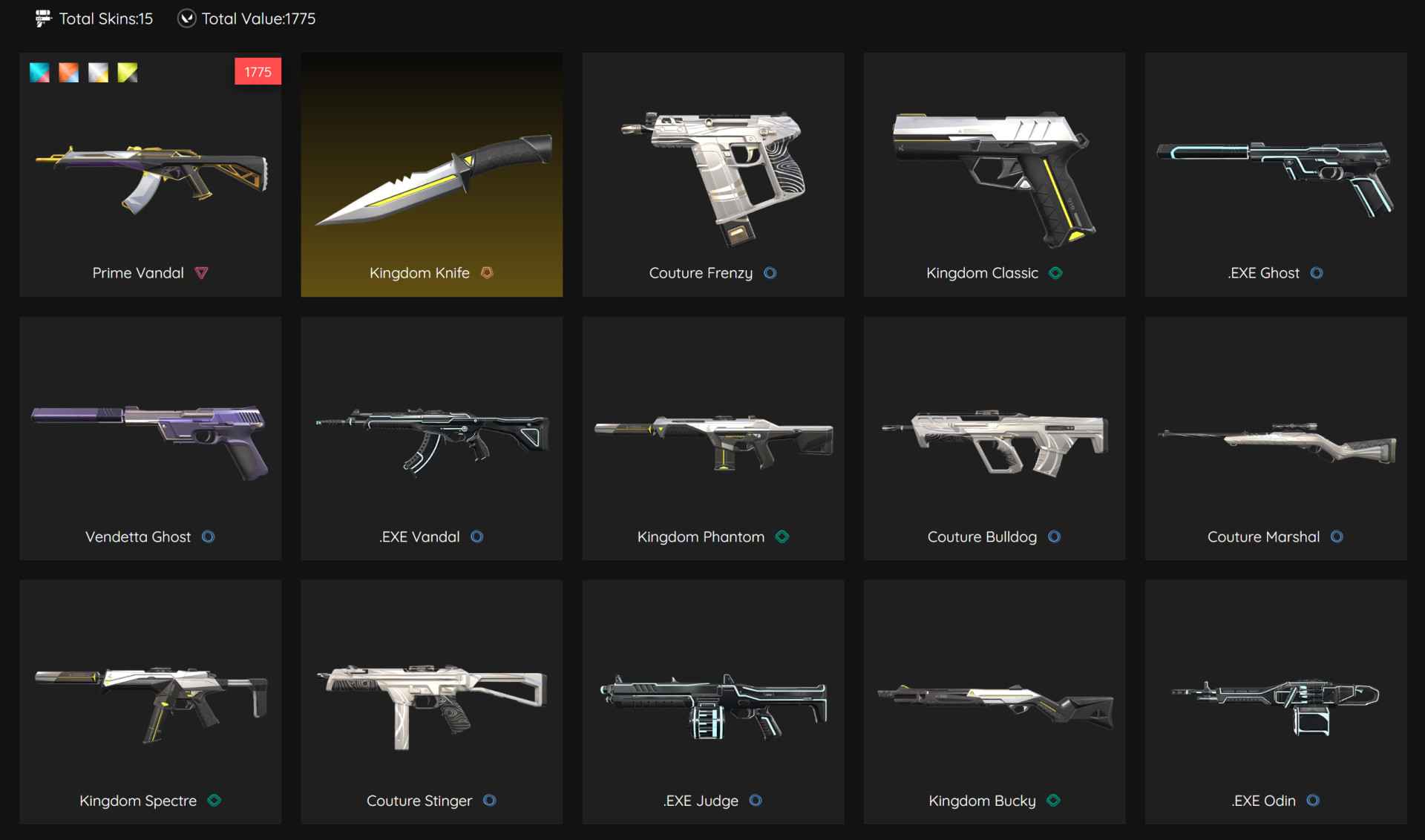The image size is (1425, 840).
Task: Select the Premium rarity icon next to Prime Vandal
Action: (202, 273)
